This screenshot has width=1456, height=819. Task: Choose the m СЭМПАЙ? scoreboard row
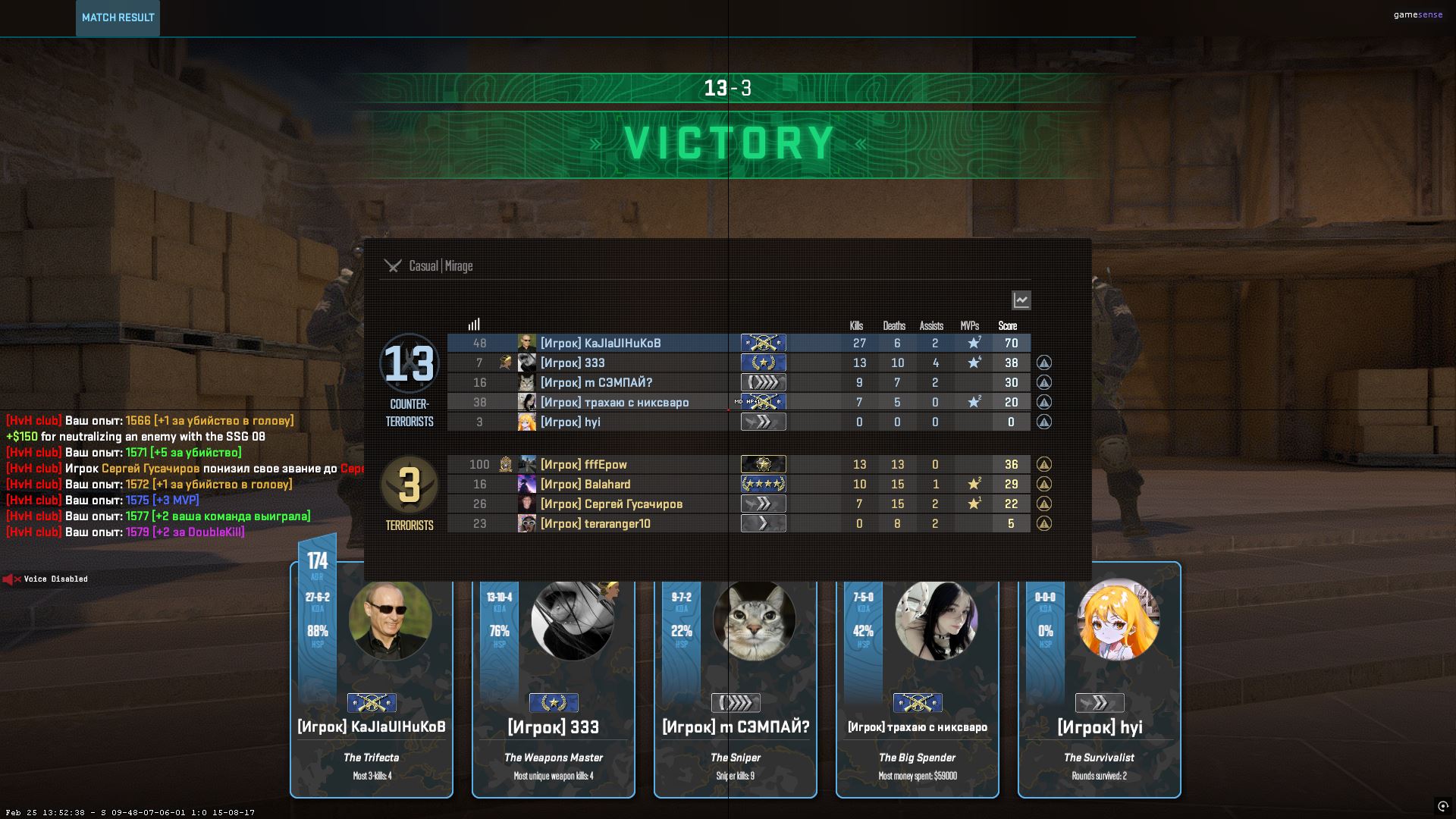596,383
